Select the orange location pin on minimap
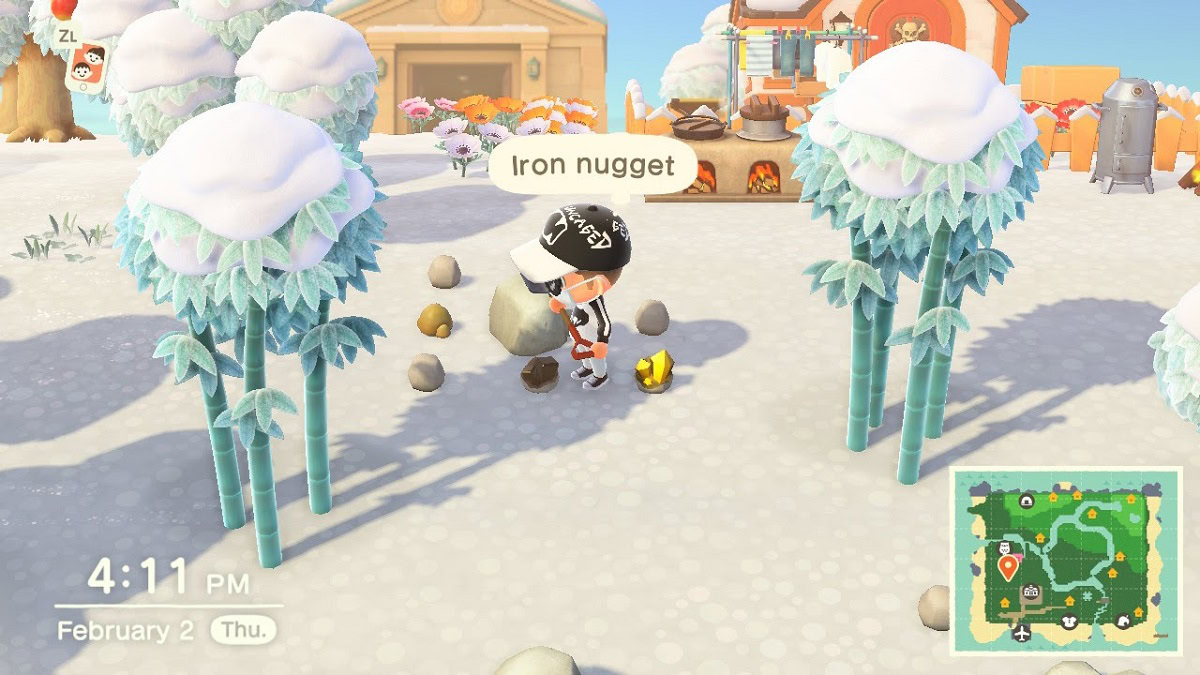The image size is (1200, 675). pos(1009,568)
